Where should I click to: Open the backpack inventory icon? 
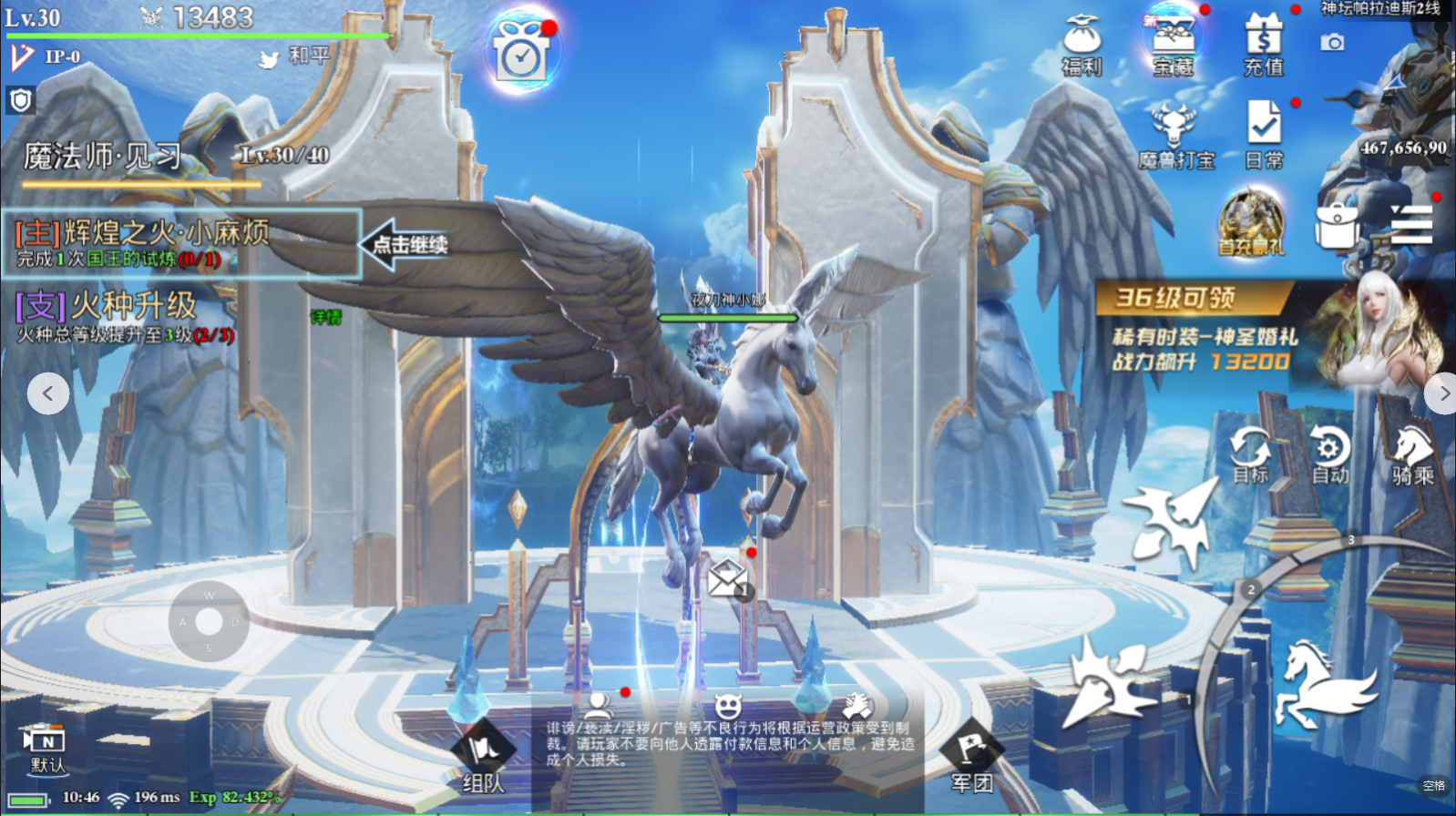(x=1337, y=225)
